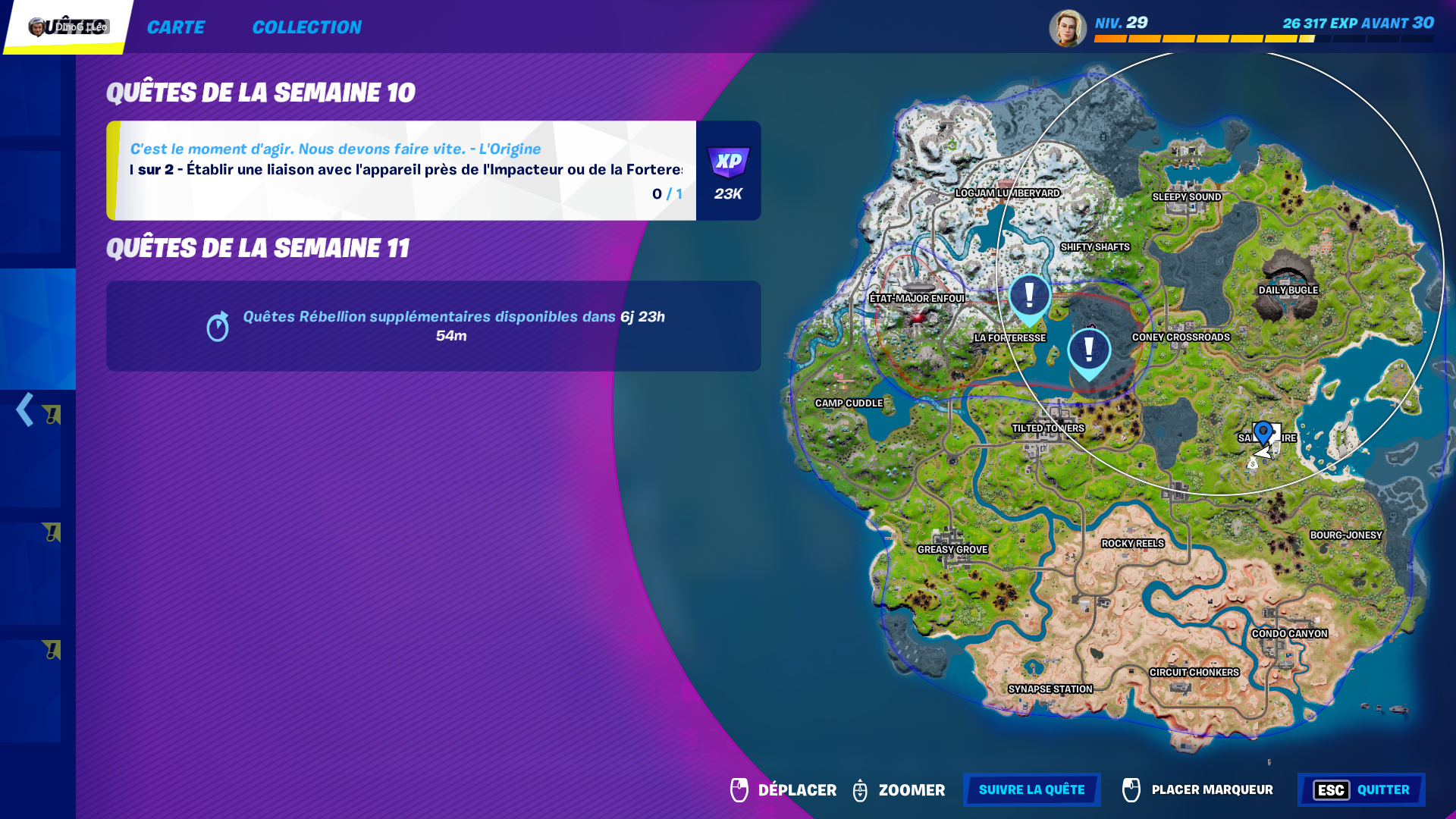The width and height of the screenshot is (1456, 819).
Task: Click the ESC key icon on the Quitter button
Action: [x=1330, y=789]
